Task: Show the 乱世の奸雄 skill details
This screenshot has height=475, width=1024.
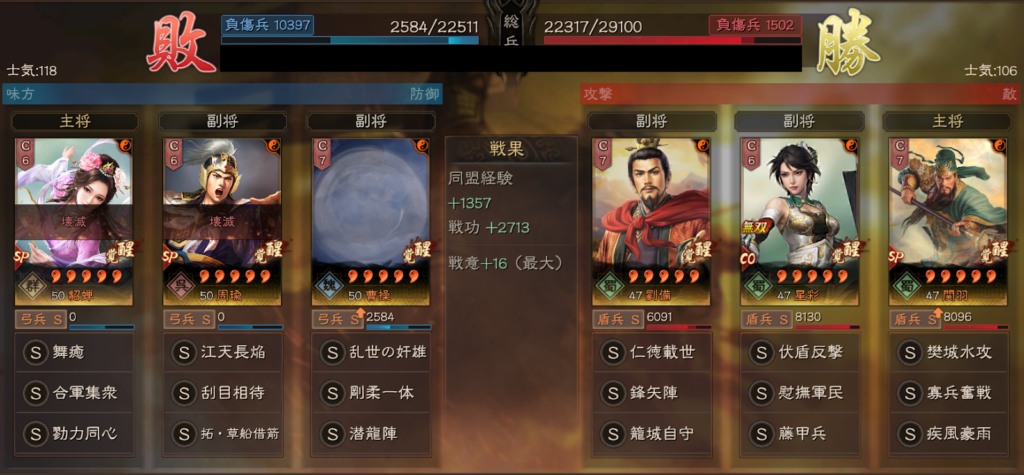Action: point(370,352)
